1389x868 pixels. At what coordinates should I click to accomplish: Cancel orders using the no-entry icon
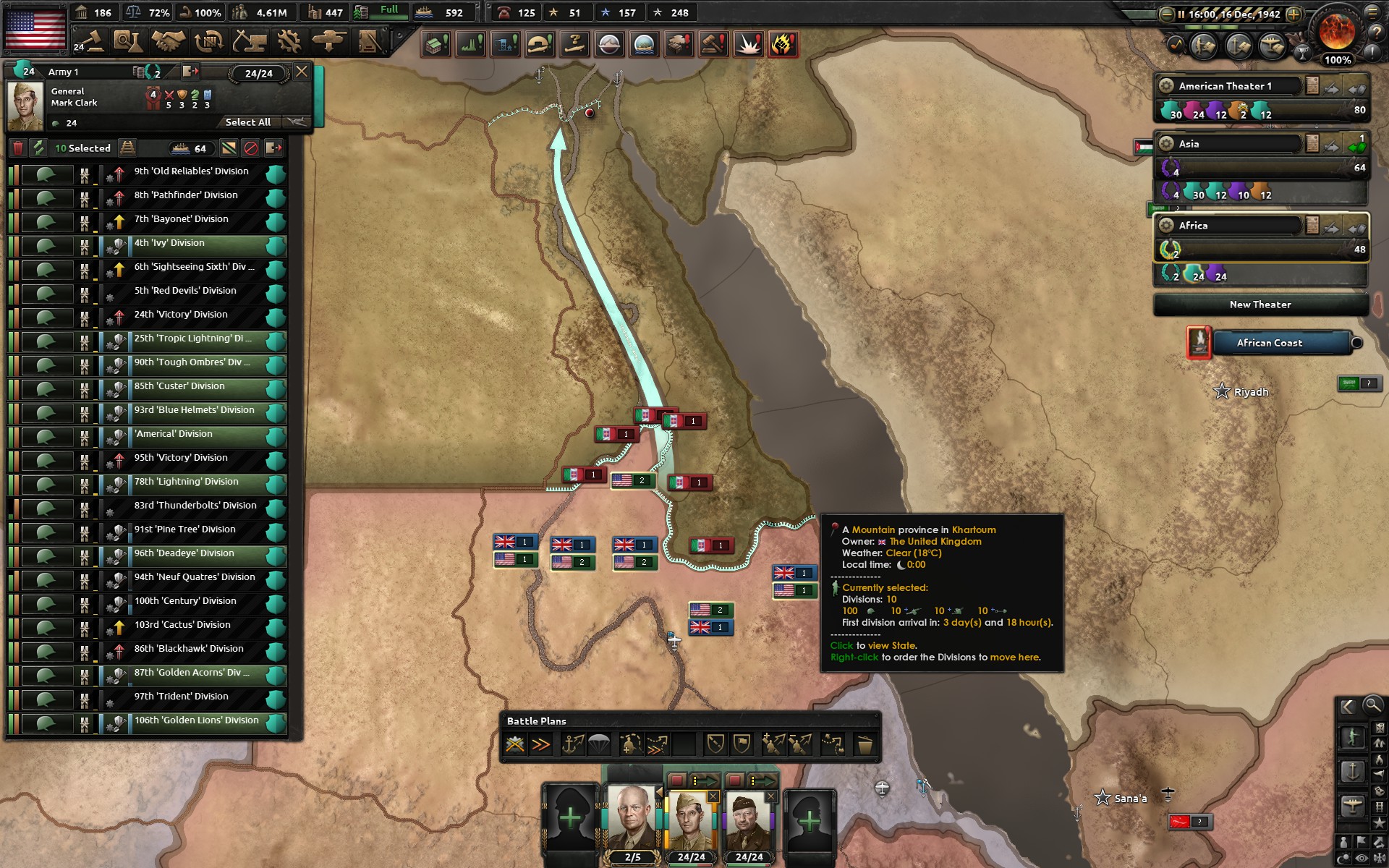coord(251,148)
